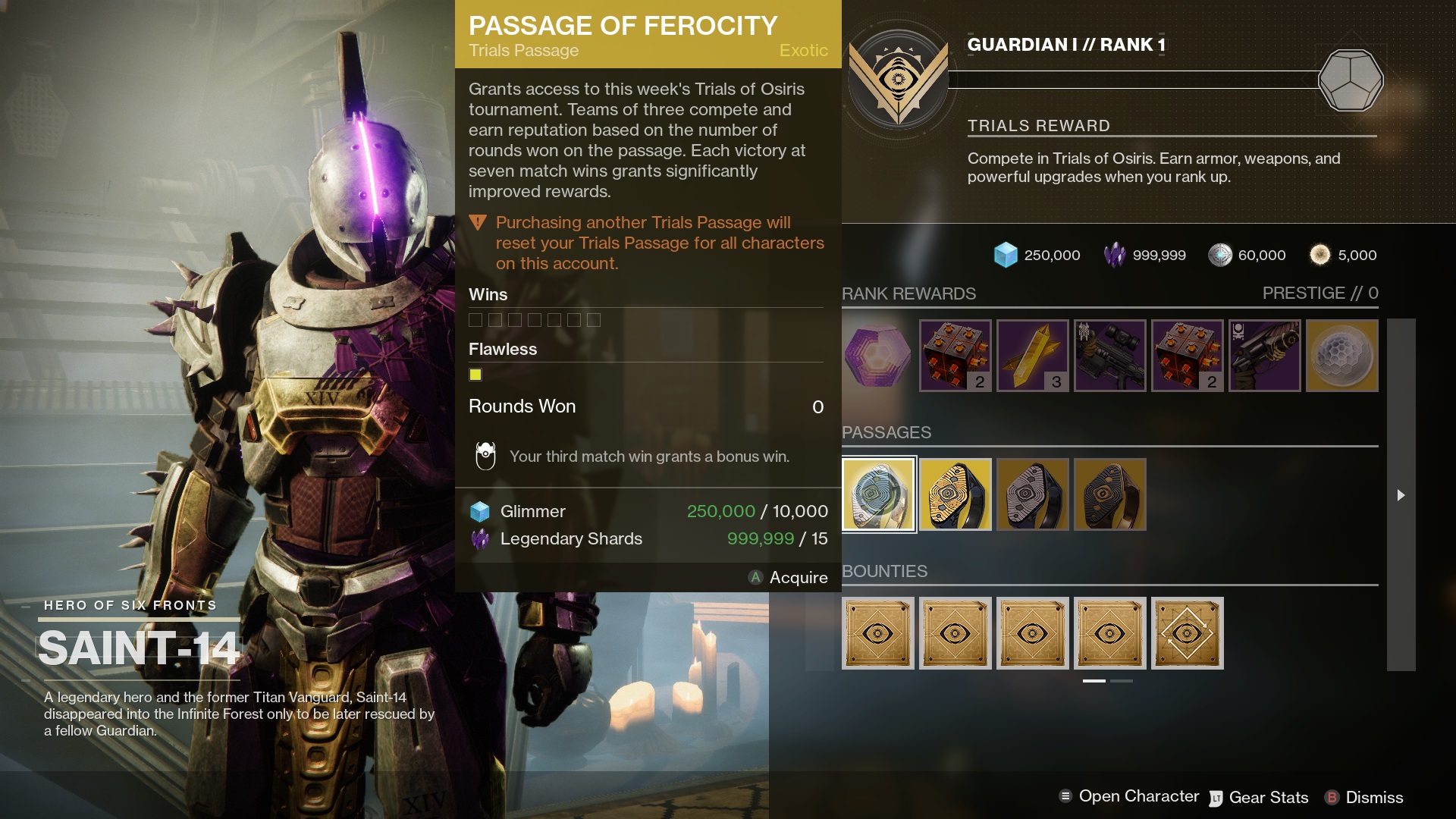This screenshot has height=819, width=1456.
Task: Select the hexagonal engram on the rank bar
Action: [1350, 80]
